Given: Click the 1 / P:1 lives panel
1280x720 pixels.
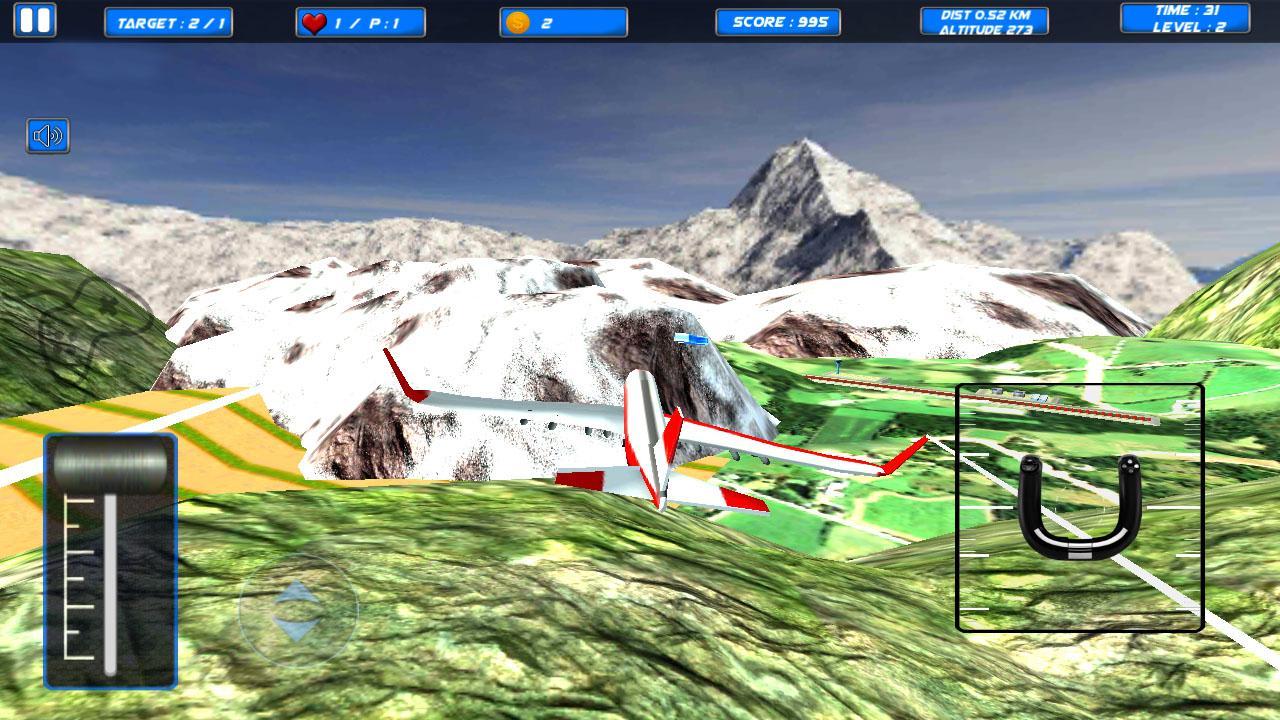Looking at the screenshot, I should point(360,22).
